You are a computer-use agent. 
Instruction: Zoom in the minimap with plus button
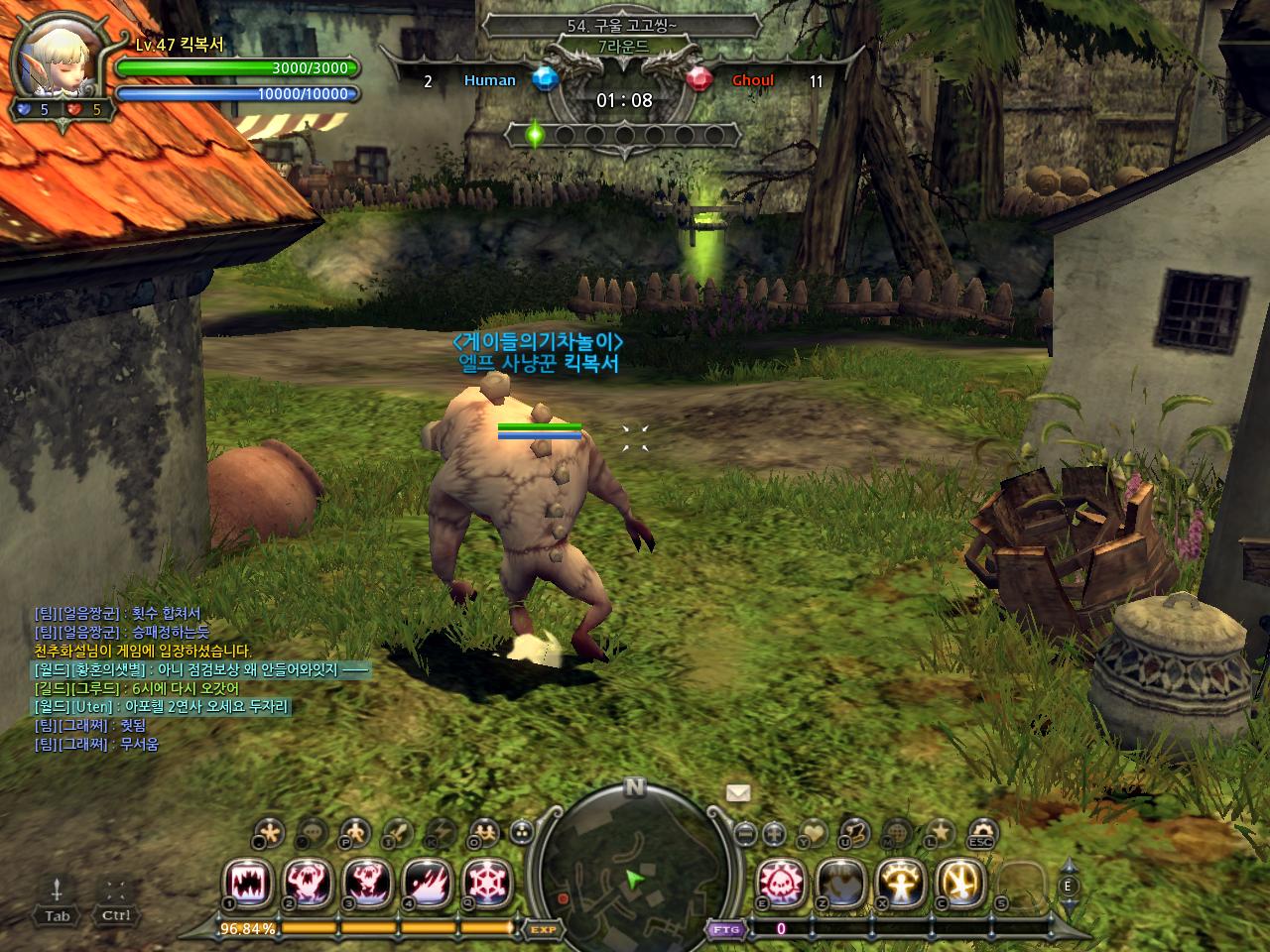tap(774, 833)
